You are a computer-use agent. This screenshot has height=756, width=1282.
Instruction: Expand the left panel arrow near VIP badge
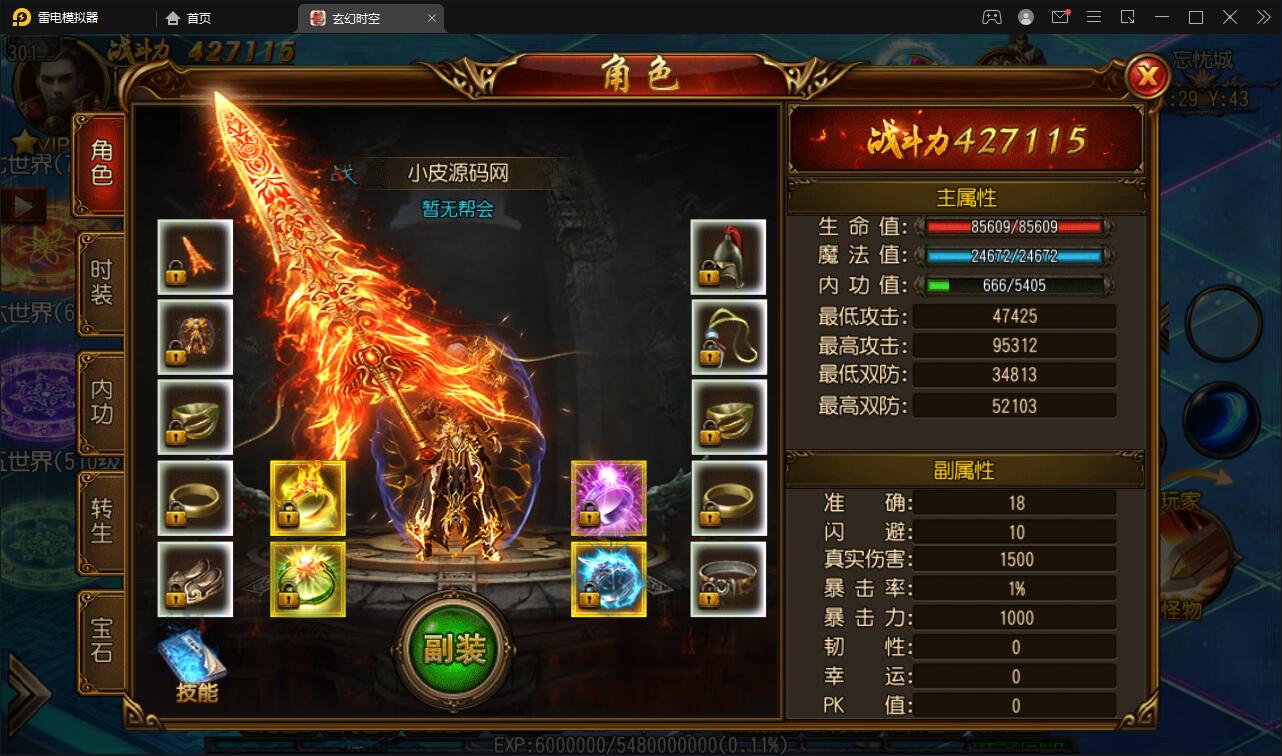[20, 205]
